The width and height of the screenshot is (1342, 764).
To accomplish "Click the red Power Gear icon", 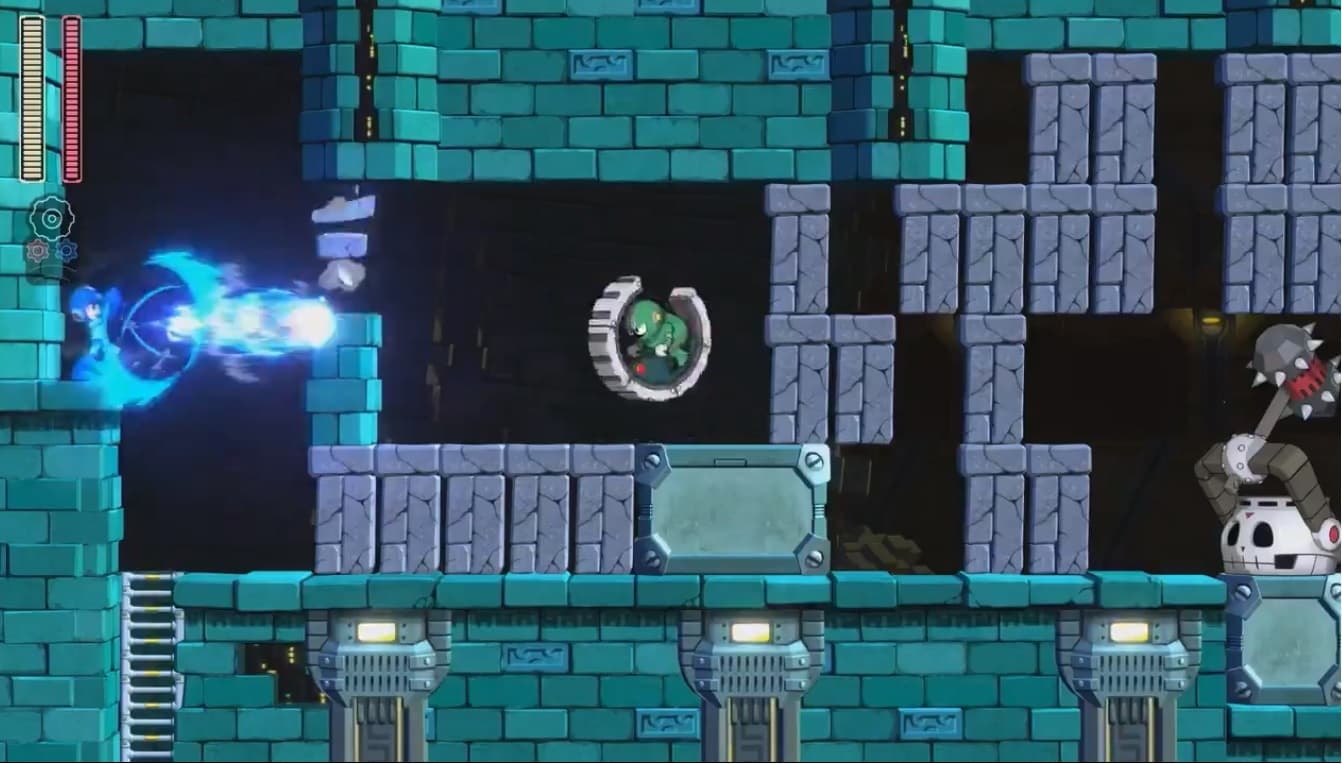I will tap(38, 251).
